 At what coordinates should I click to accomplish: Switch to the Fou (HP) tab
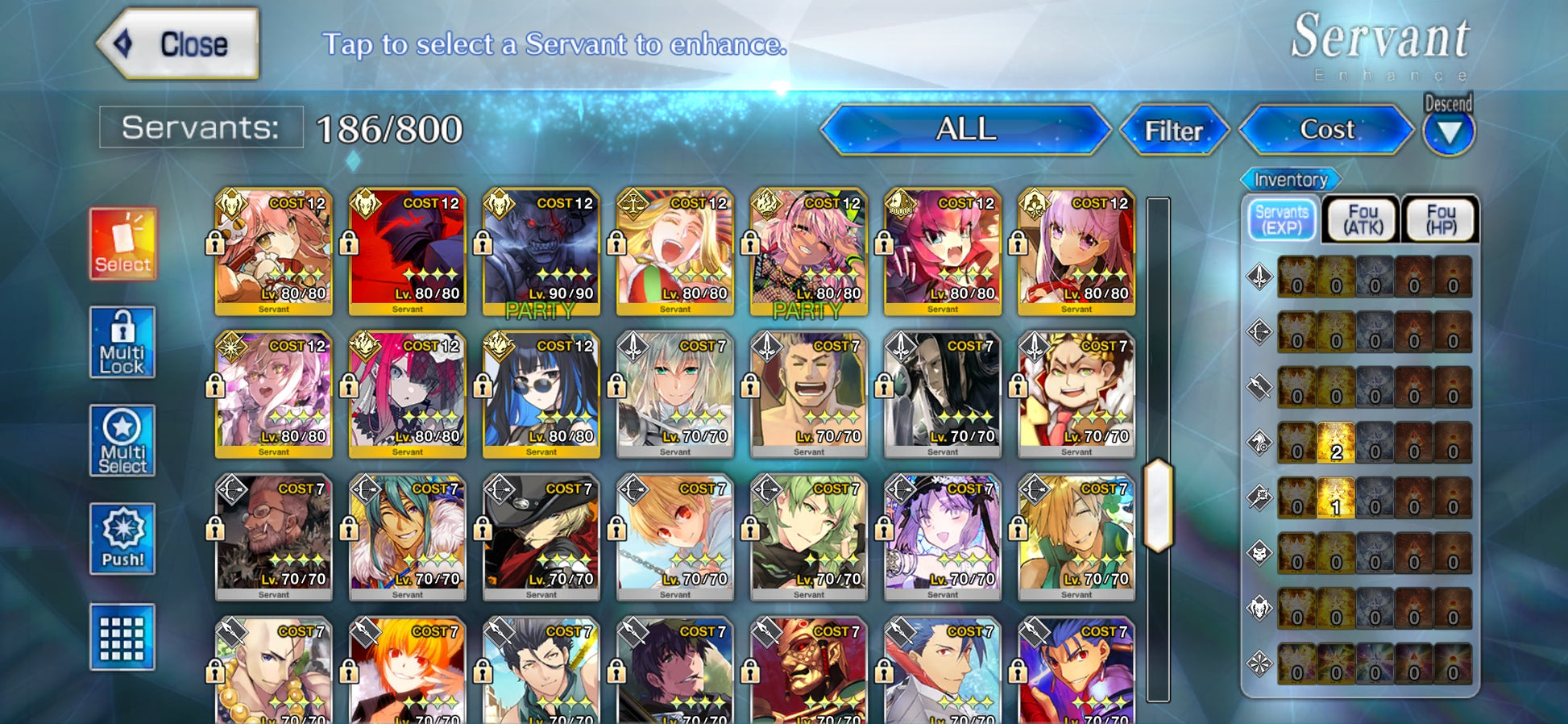(1441, 219)
